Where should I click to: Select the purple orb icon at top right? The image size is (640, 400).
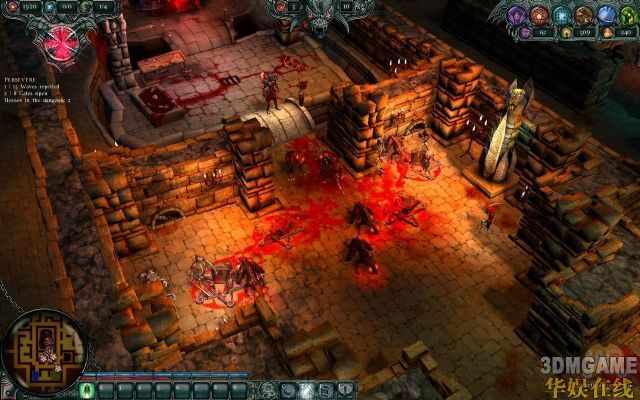pos(518,15)
